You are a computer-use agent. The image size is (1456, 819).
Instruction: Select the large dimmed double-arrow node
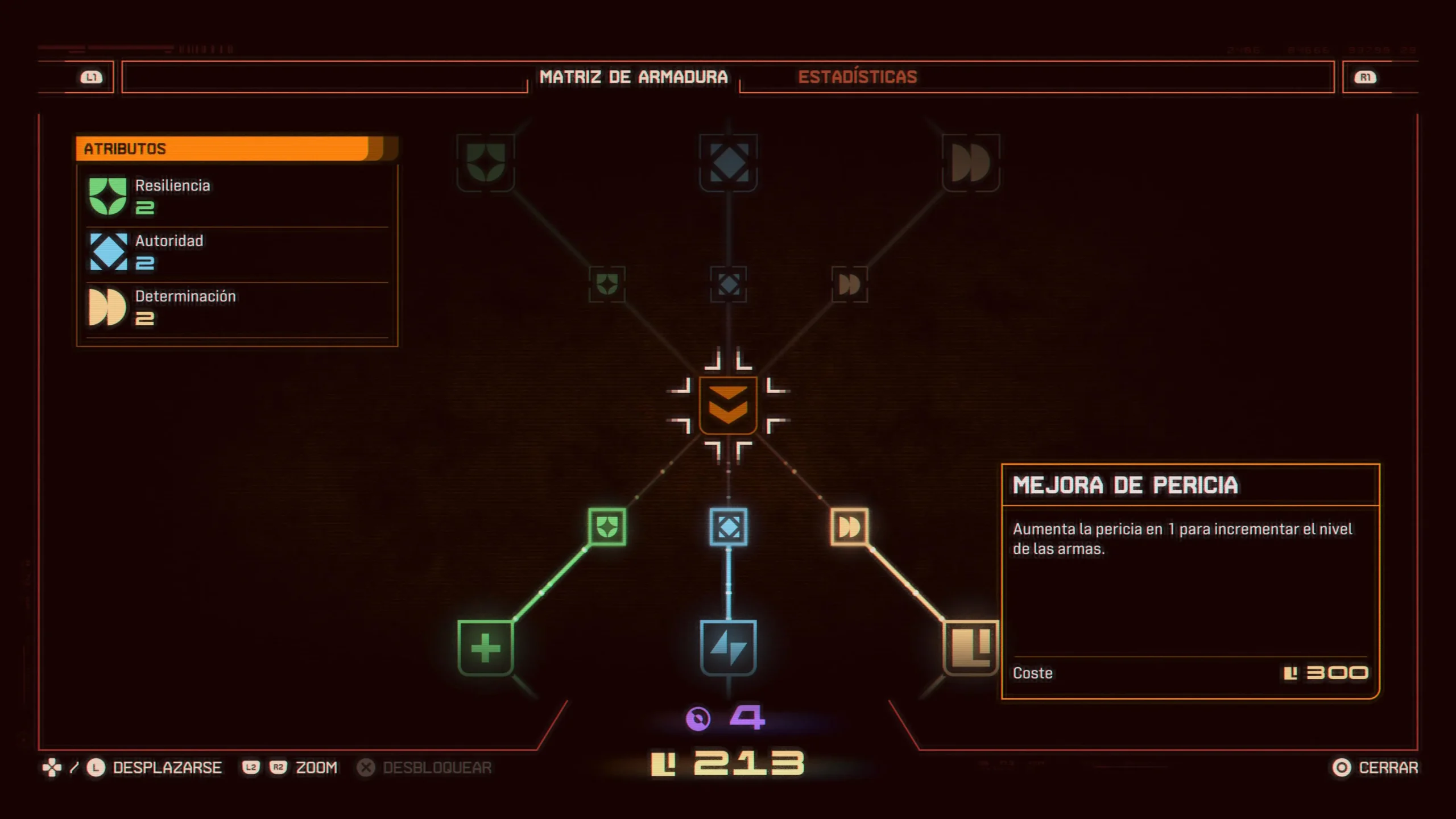(x=970, y=163)
